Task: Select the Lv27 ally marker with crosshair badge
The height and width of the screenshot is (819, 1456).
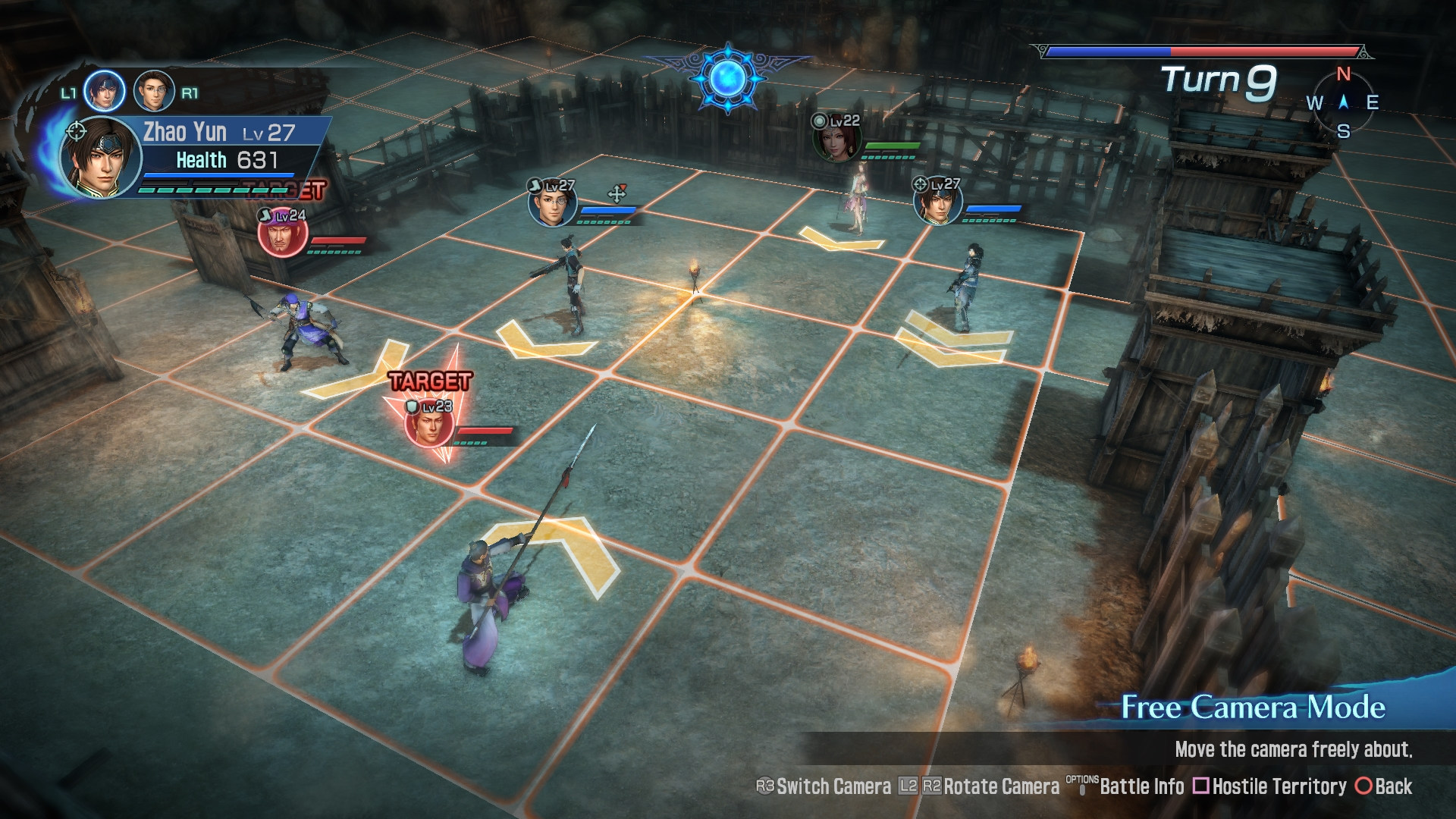Action: (938, 202)
